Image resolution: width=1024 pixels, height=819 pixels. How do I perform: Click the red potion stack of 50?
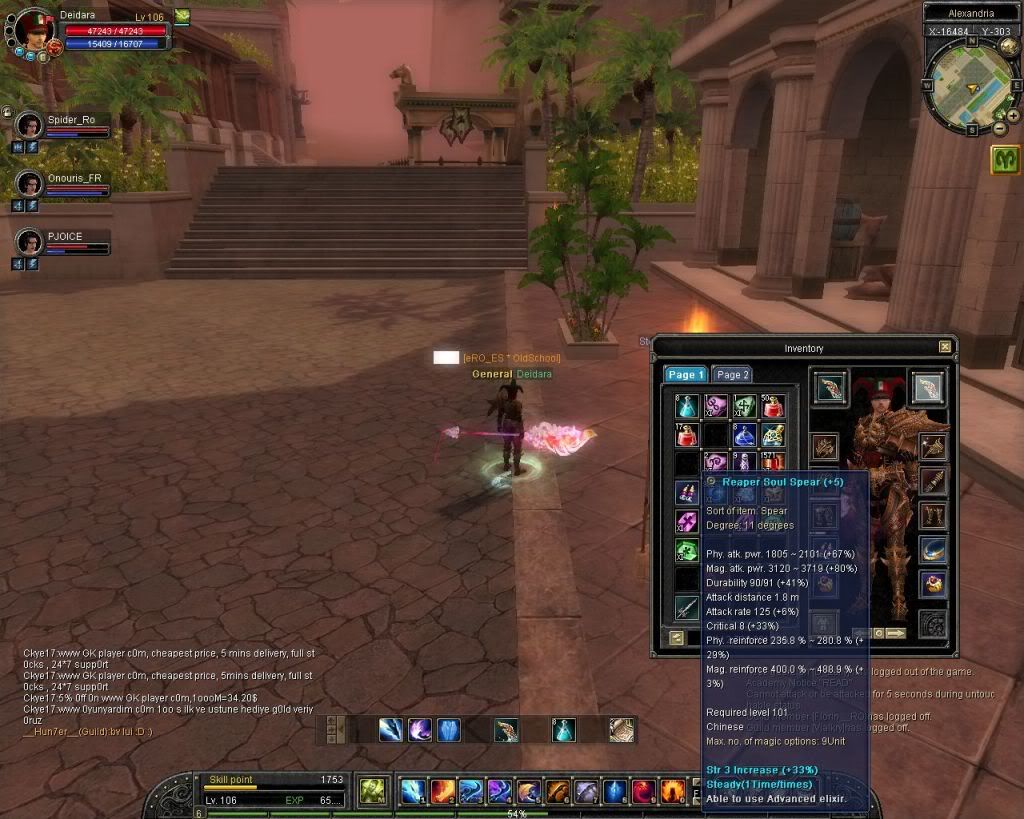pyautogui.click(x=773, y=407)
